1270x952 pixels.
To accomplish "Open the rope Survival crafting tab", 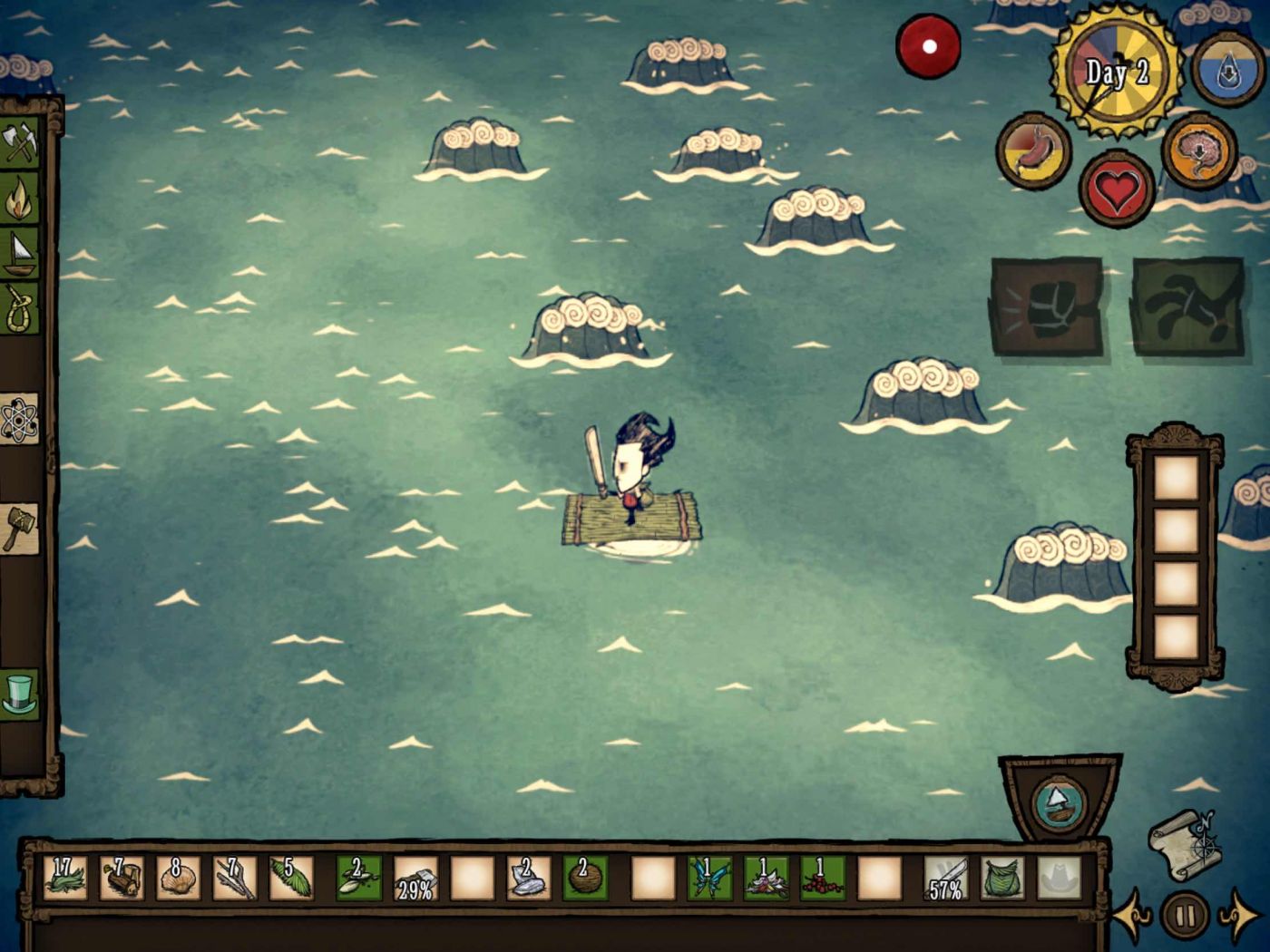I will [x=20, y=308].
